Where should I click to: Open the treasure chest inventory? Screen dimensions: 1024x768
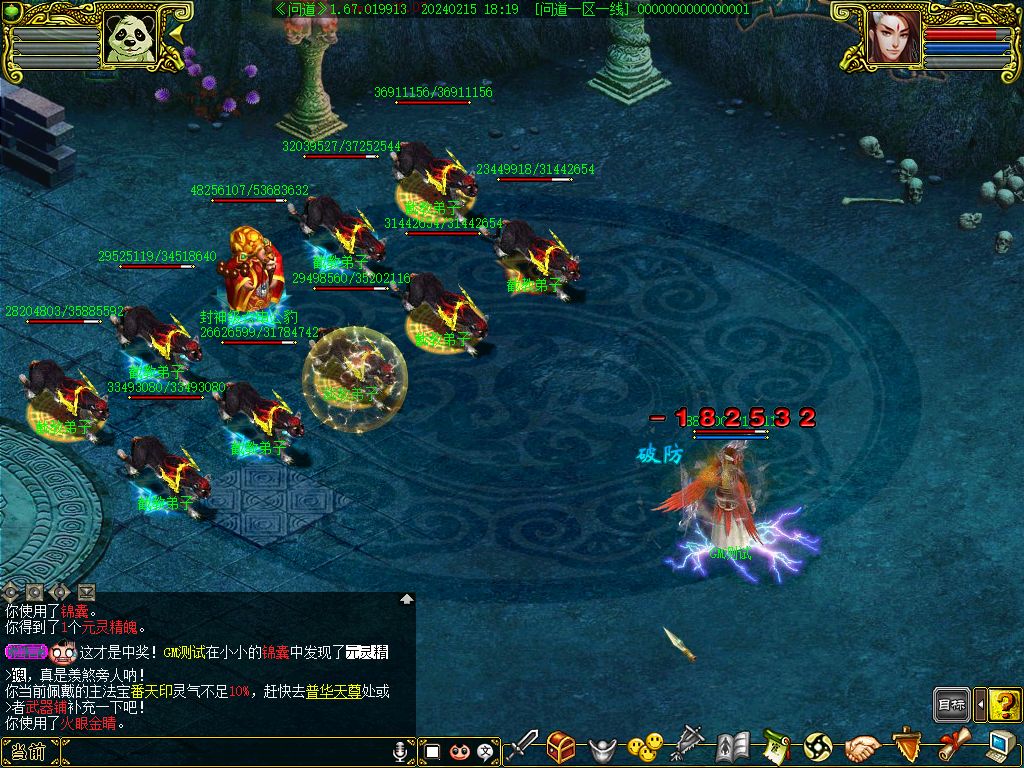click(560, 746)
